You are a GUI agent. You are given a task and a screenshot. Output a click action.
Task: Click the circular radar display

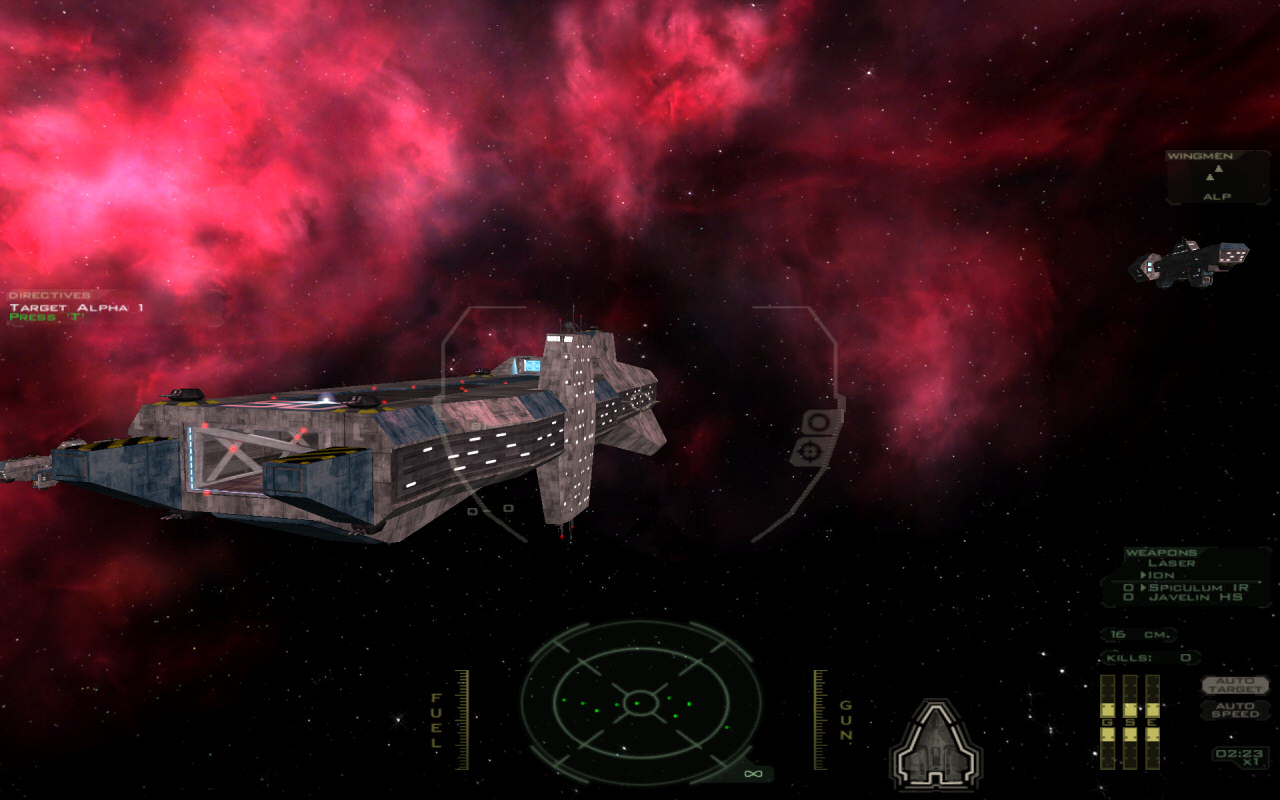640,702
